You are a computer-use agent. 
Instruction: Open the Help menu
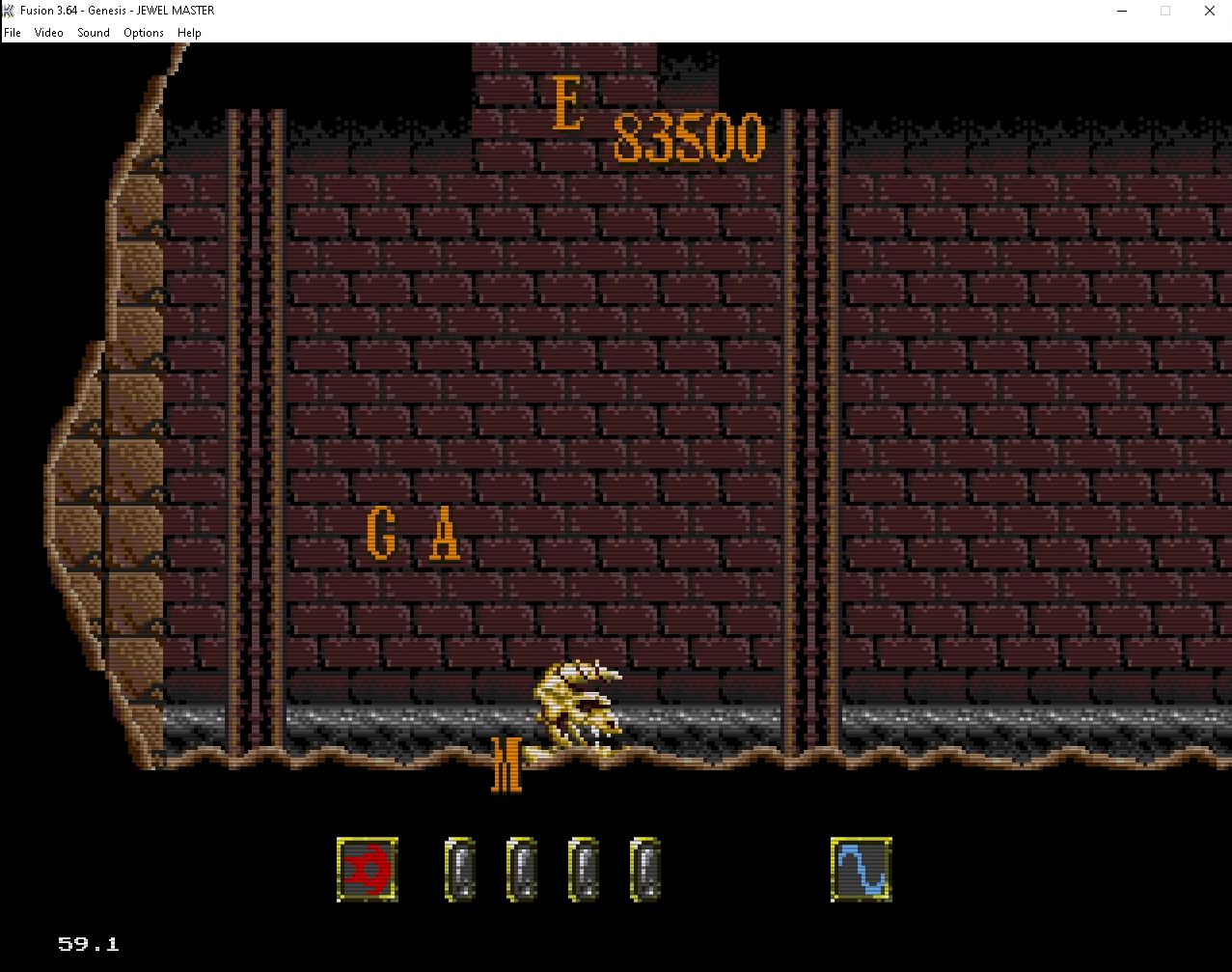(189, 33)
